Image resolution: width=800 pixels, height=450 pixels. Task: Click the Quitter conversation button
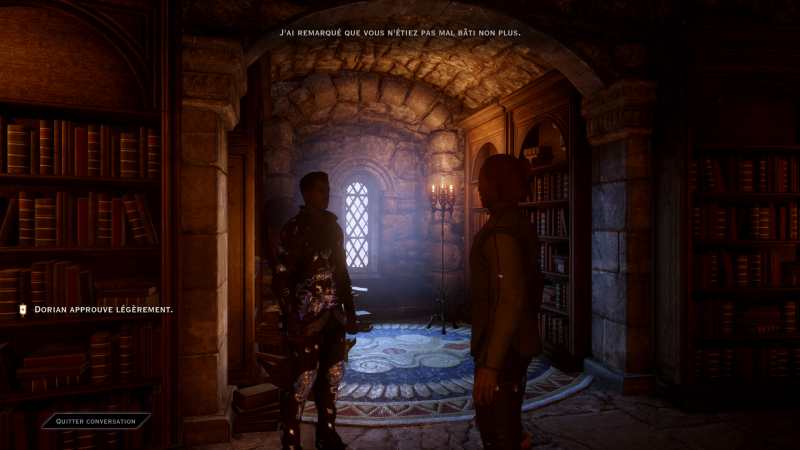coord(96,421)
